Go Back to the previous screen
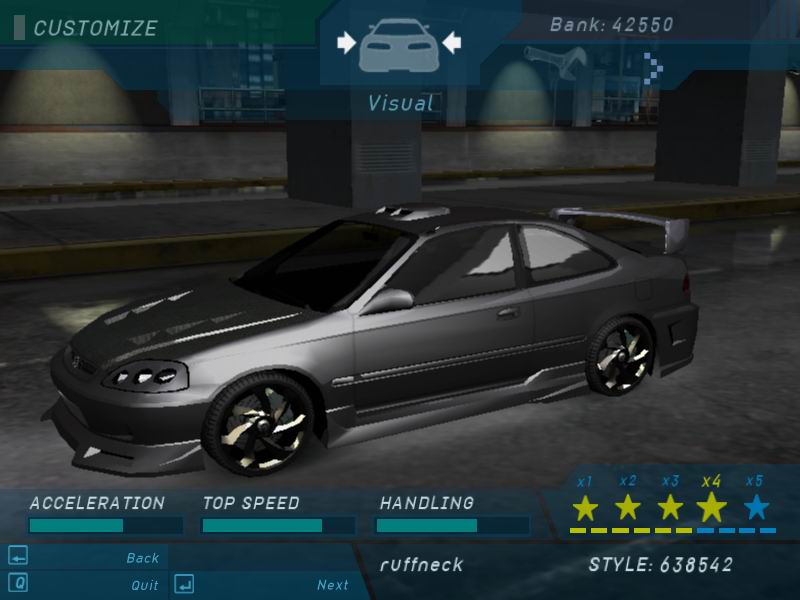The width and height of the screenshot is (800, 600). tap(143, 558)
